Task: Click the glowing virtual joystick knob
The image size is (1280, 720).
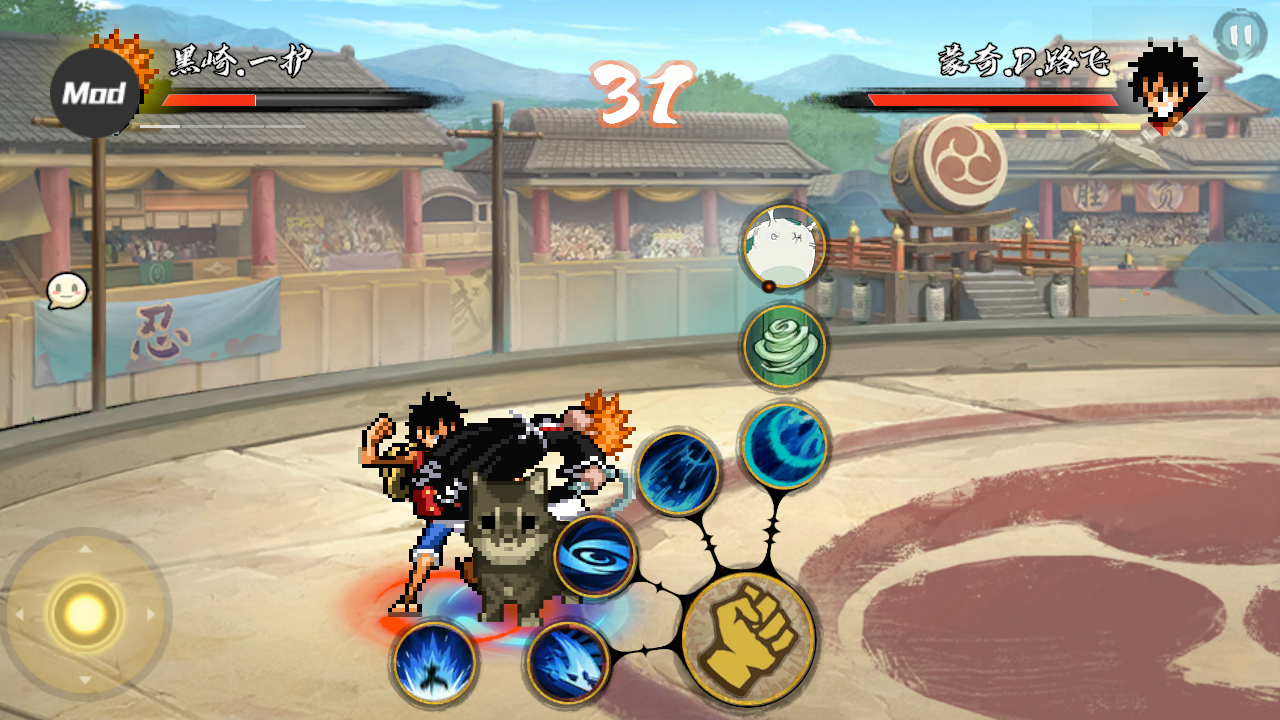Action: tap(85, 612)
